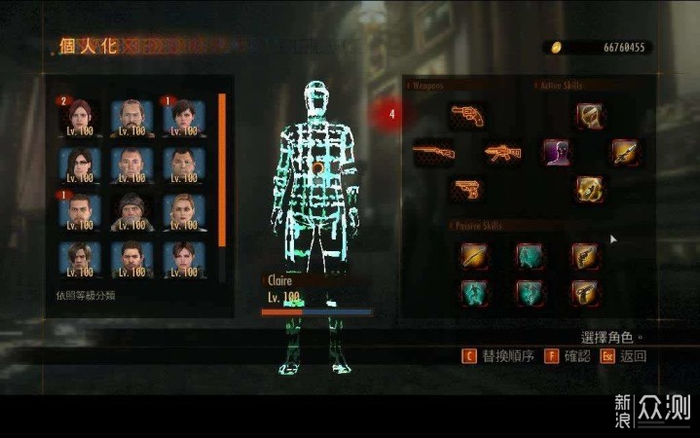Select the purple figure active skill

click(556, 152)
